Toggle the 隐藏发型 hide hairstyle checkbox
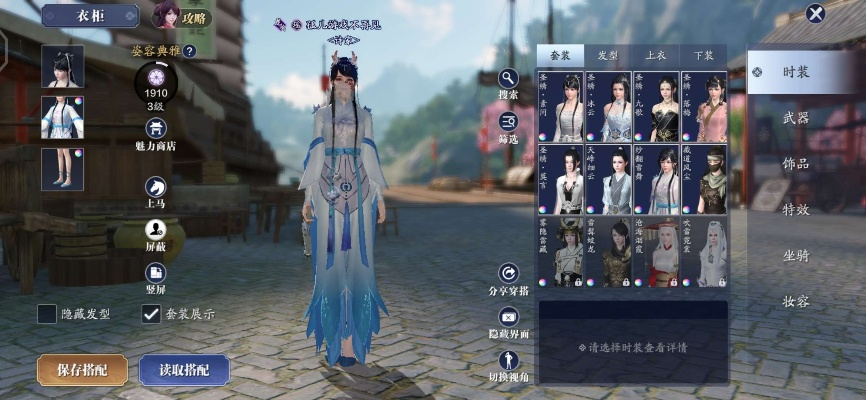Image resolution: width=866 pixels, height=400 pixels. pyautogui.click(x=47, y=314)
